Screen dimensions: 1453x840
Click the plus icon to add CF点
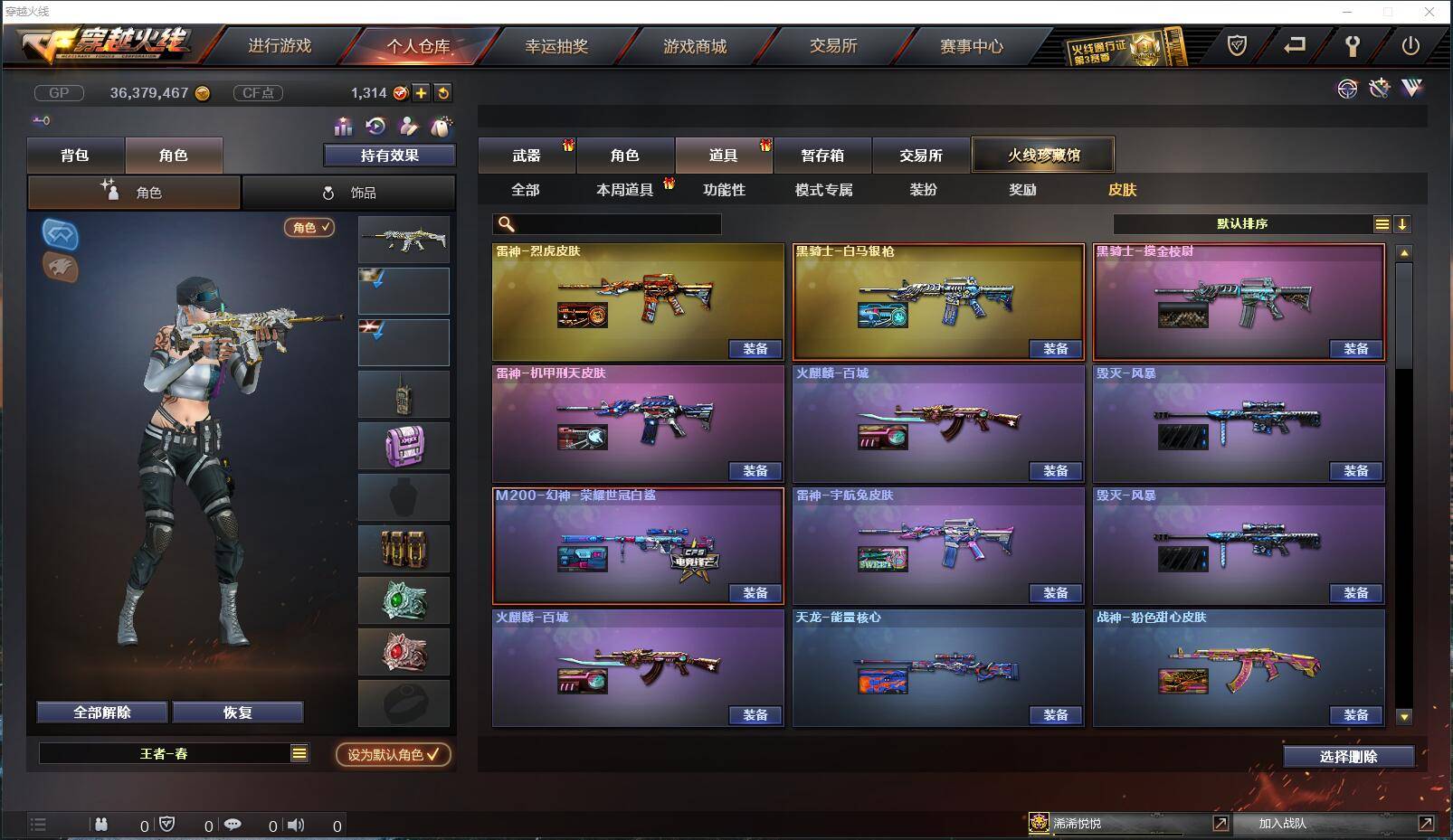click(421, 92)
